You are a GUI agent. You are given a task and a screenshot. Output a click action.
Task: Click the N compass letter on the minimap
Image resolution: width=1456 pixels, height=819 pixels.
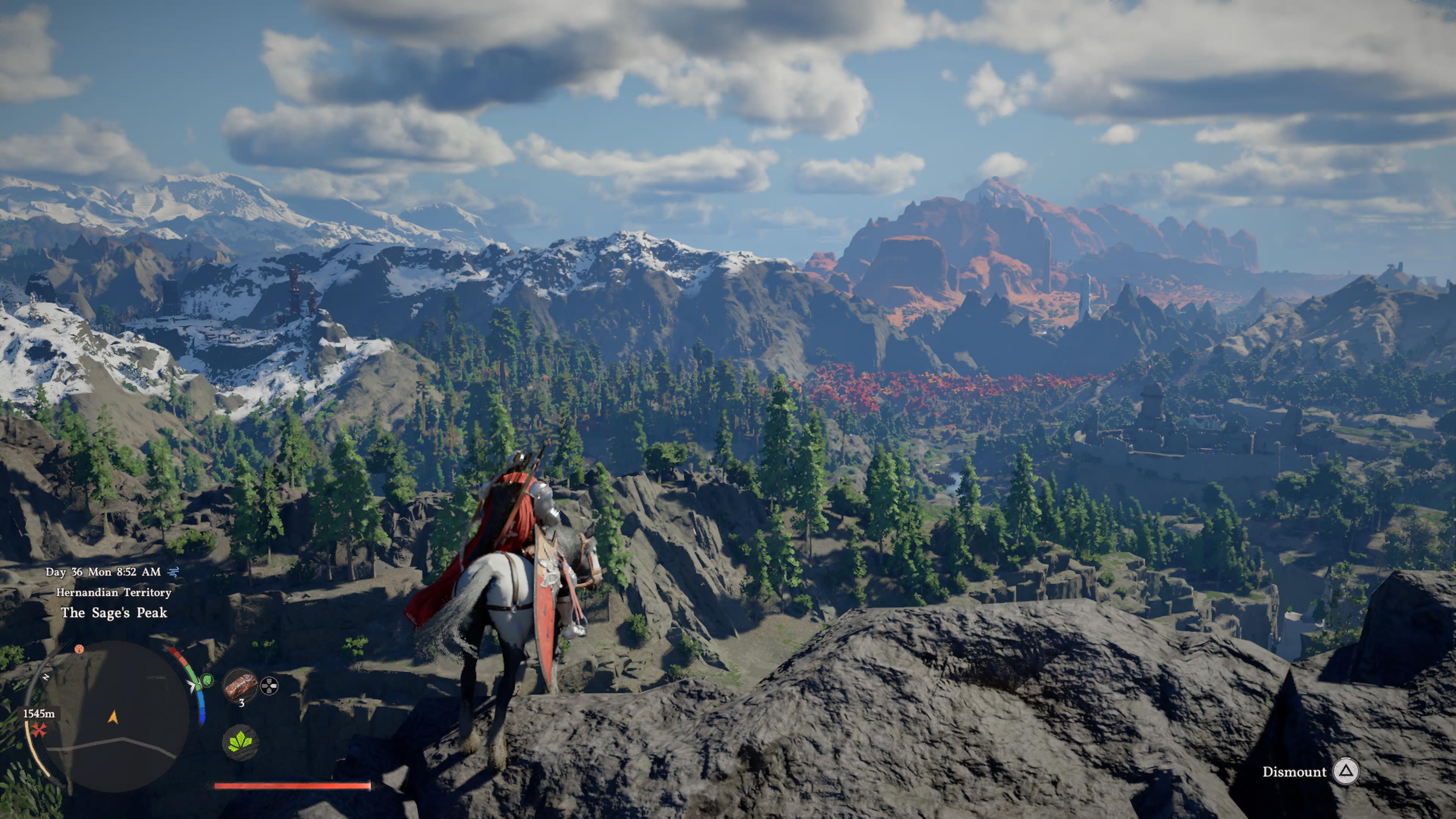point(47,677)
